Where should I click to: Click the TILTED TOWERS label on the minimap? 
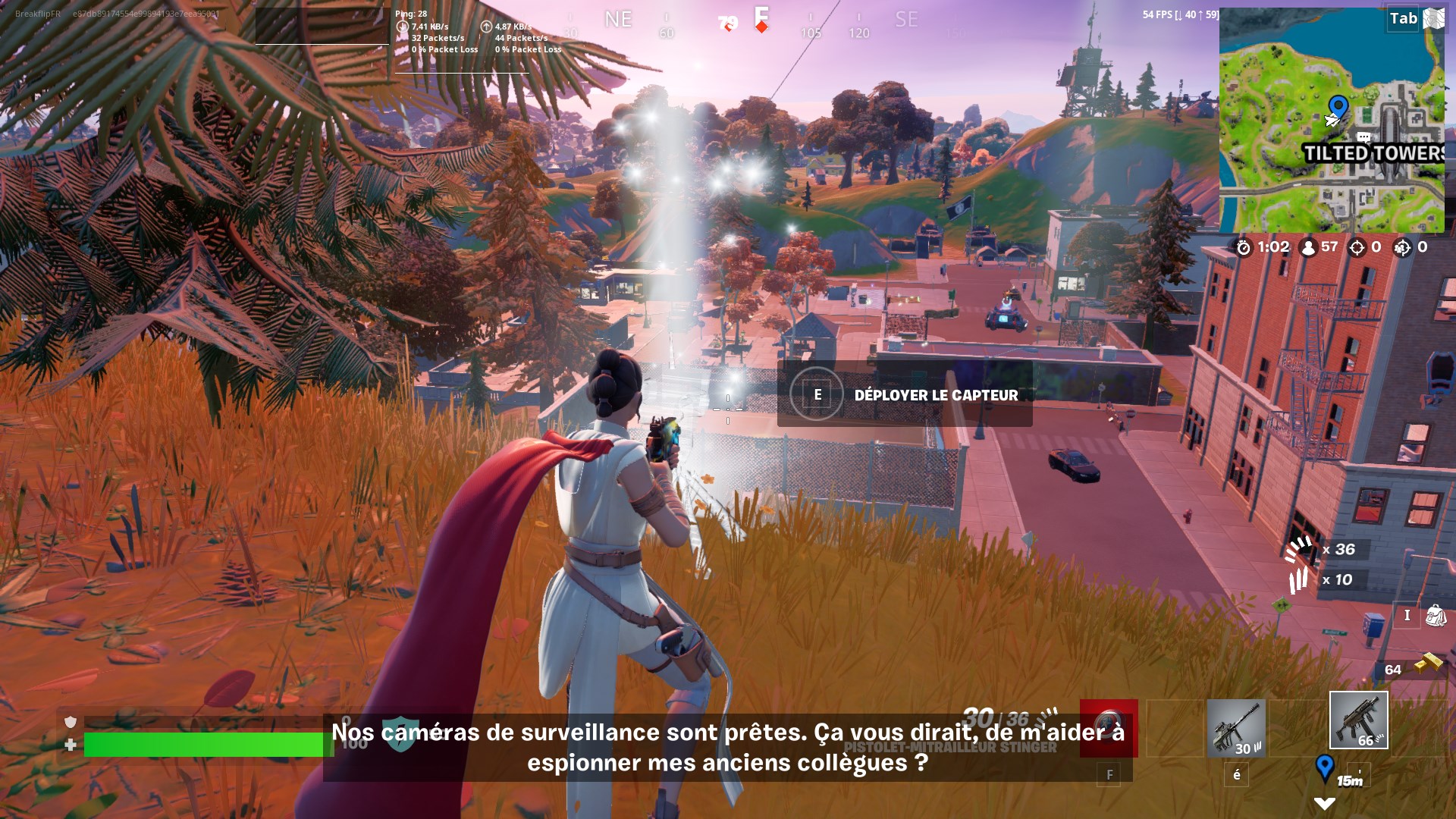coord(1373,152)
